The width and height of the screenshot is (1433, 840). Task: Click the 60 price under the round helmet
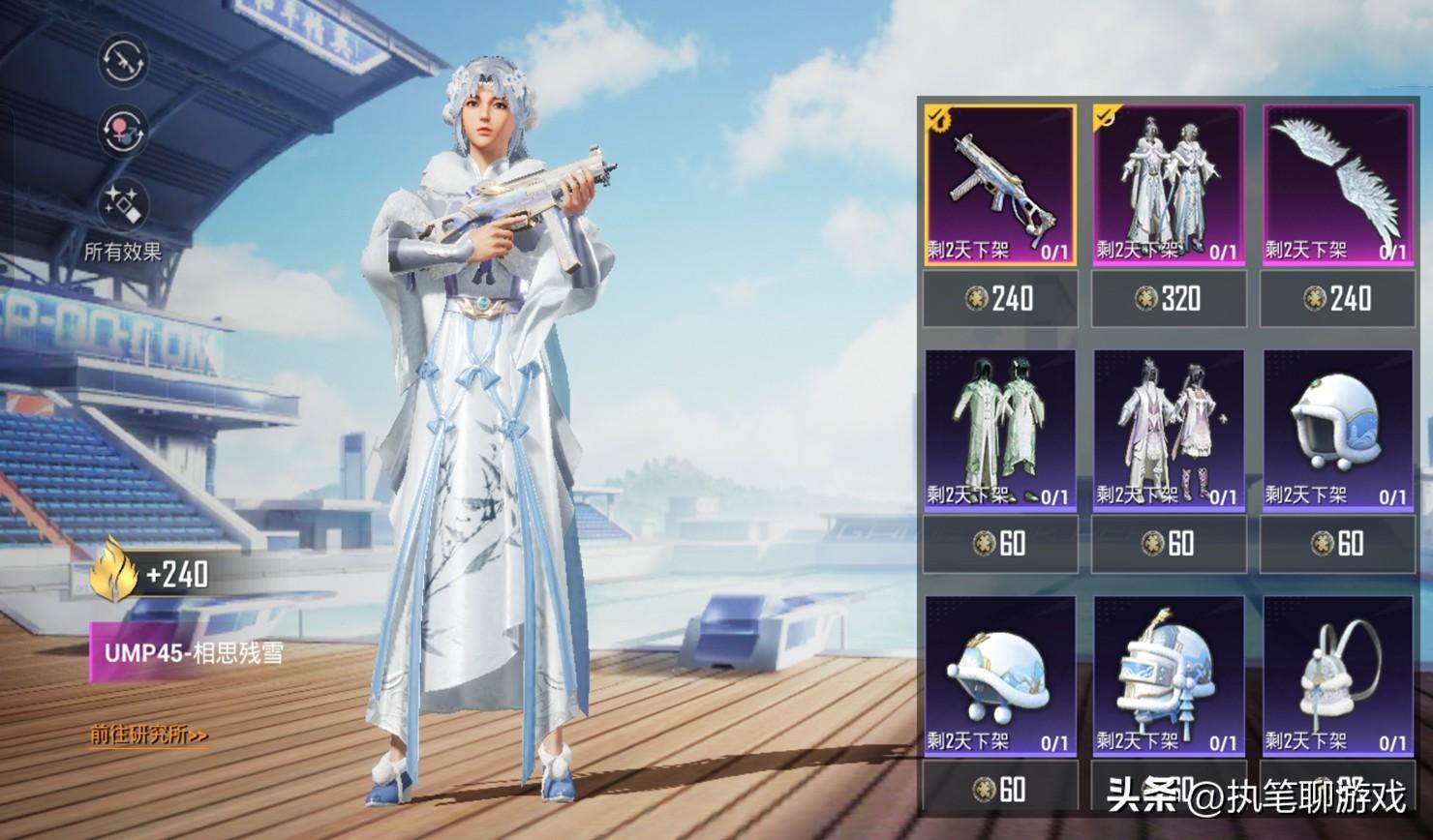[1337, 544]
